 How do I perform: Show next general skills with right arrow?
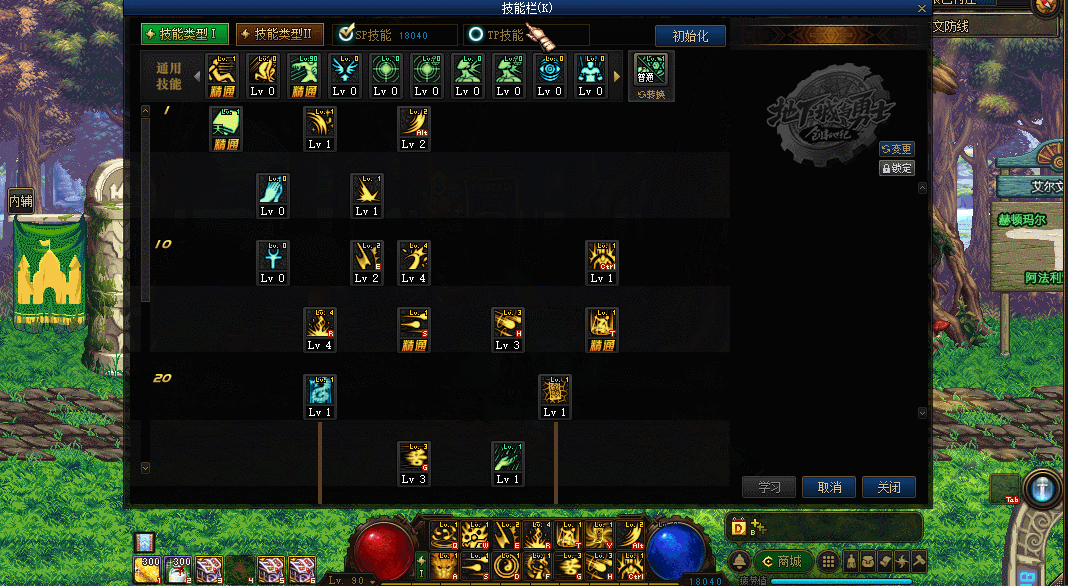pos(617,76)
